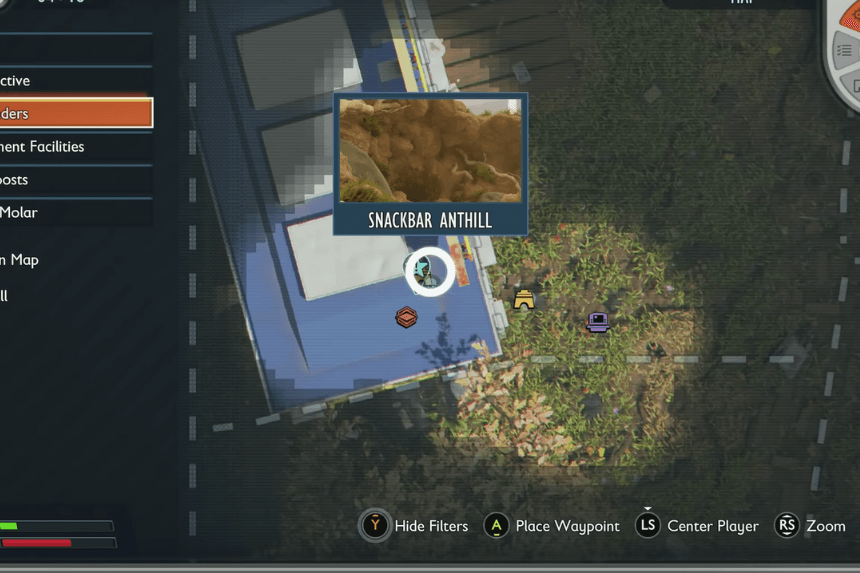The image size is (860, 573).
Task: Choose the Facilities filter entry
Action: pos(74,147)
